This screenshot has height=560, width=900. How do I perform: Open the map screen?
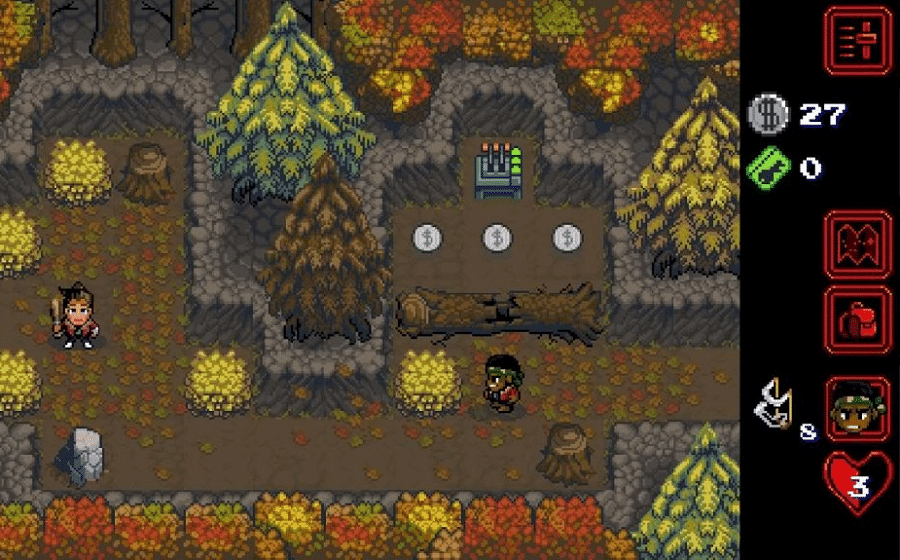coord(857,245)
